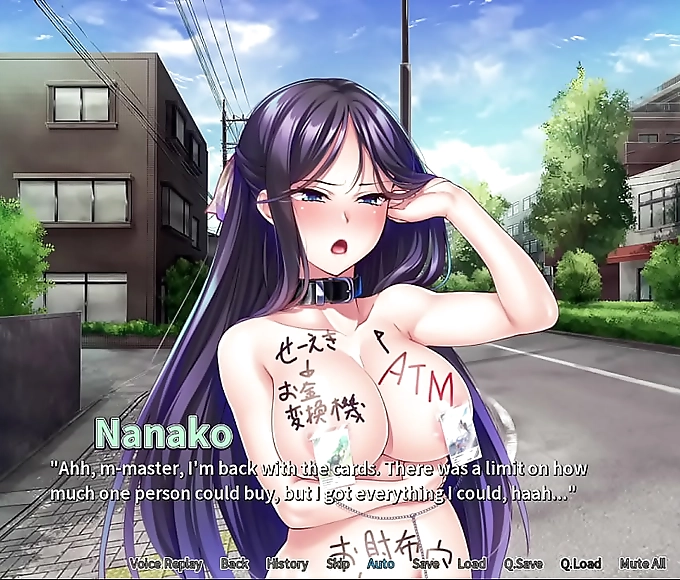Activate Skip to fast-forward dialogue
Viewport: 680px width, 580px height.
[x=338, y=564]
